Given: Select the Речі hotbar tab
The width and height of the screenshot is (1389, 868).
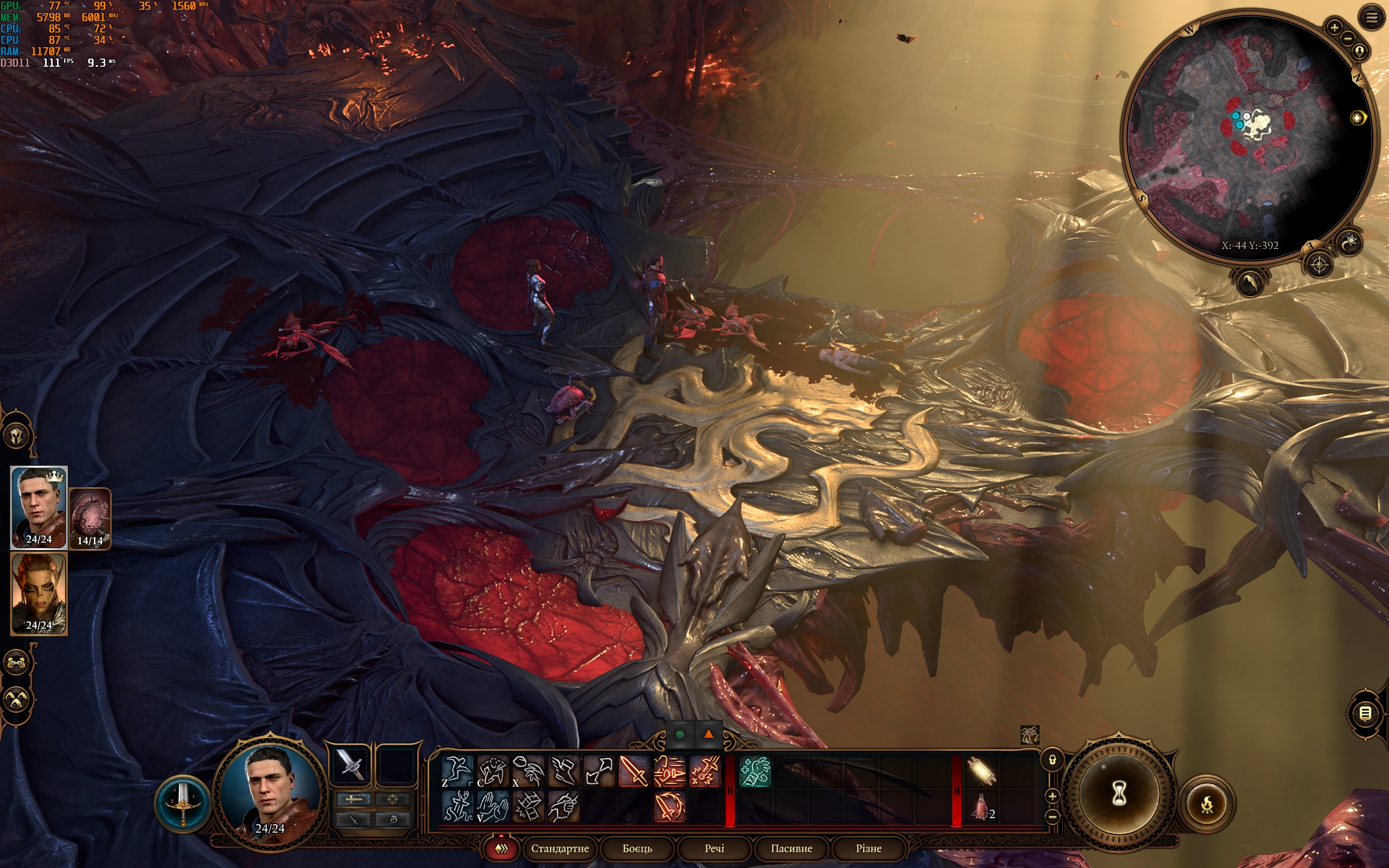Looking at the screenshot, I should [714, 848].
